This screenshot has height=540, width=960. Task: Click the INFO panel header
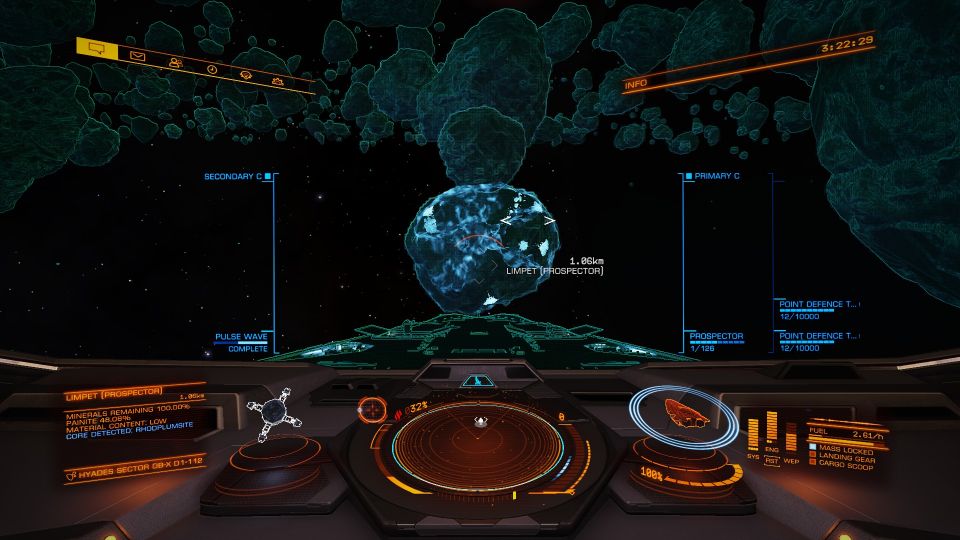(636, 85)
